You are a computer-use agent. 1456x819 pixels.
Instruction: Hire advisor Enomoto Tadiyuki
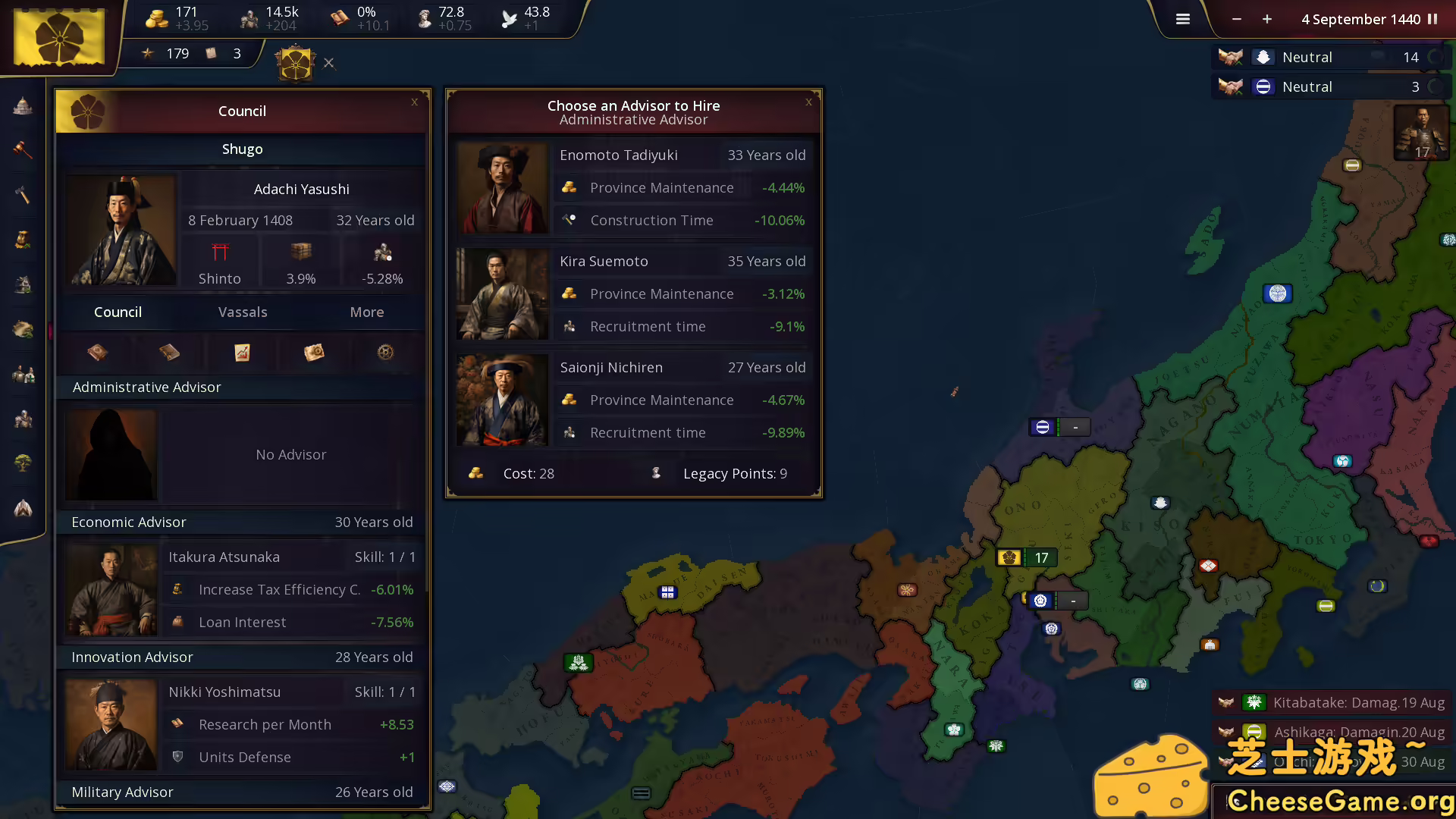pos(634,187)
